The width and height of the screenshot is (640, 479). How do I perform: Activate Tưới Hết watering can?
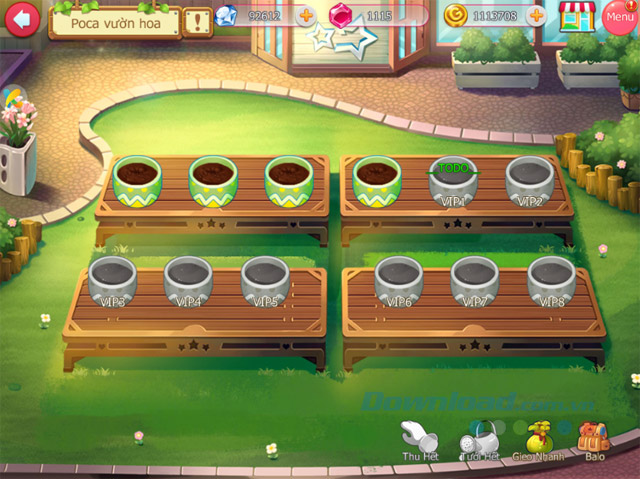[479, 439]
